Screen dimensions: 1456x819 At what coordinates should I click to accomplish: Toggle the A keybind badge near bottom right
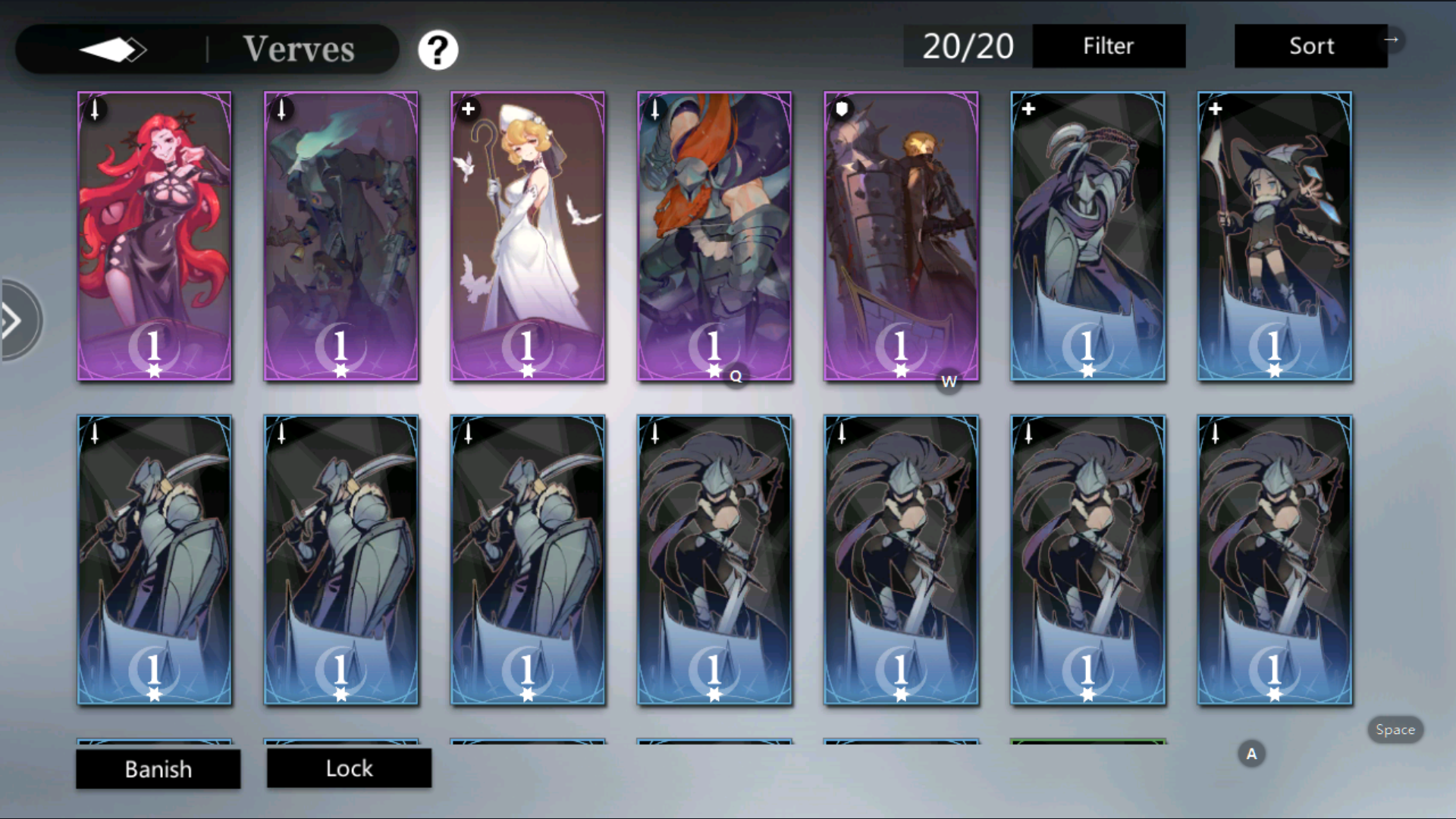(x=1251, y=753)
